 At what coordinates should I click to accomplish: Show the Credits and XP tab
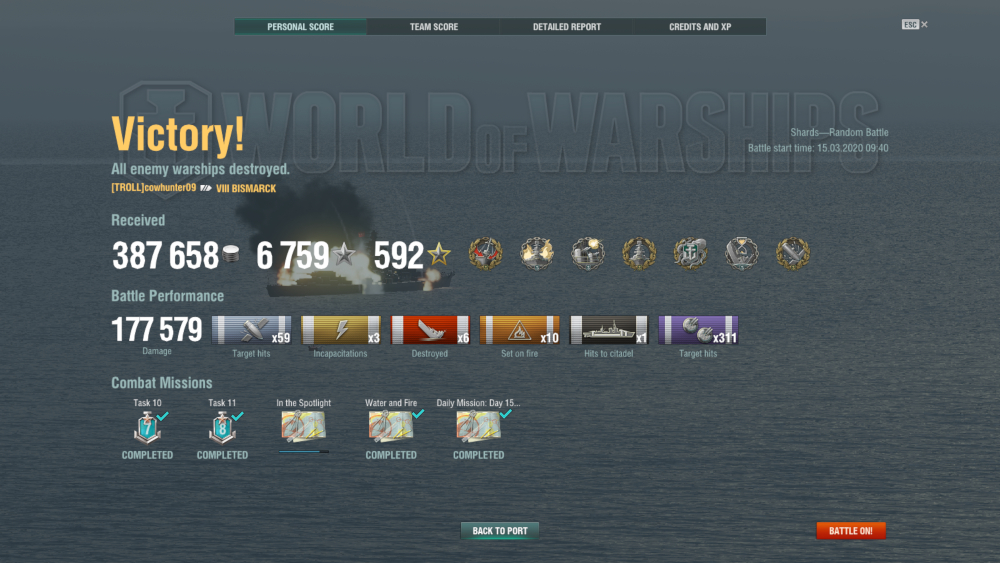700,27
